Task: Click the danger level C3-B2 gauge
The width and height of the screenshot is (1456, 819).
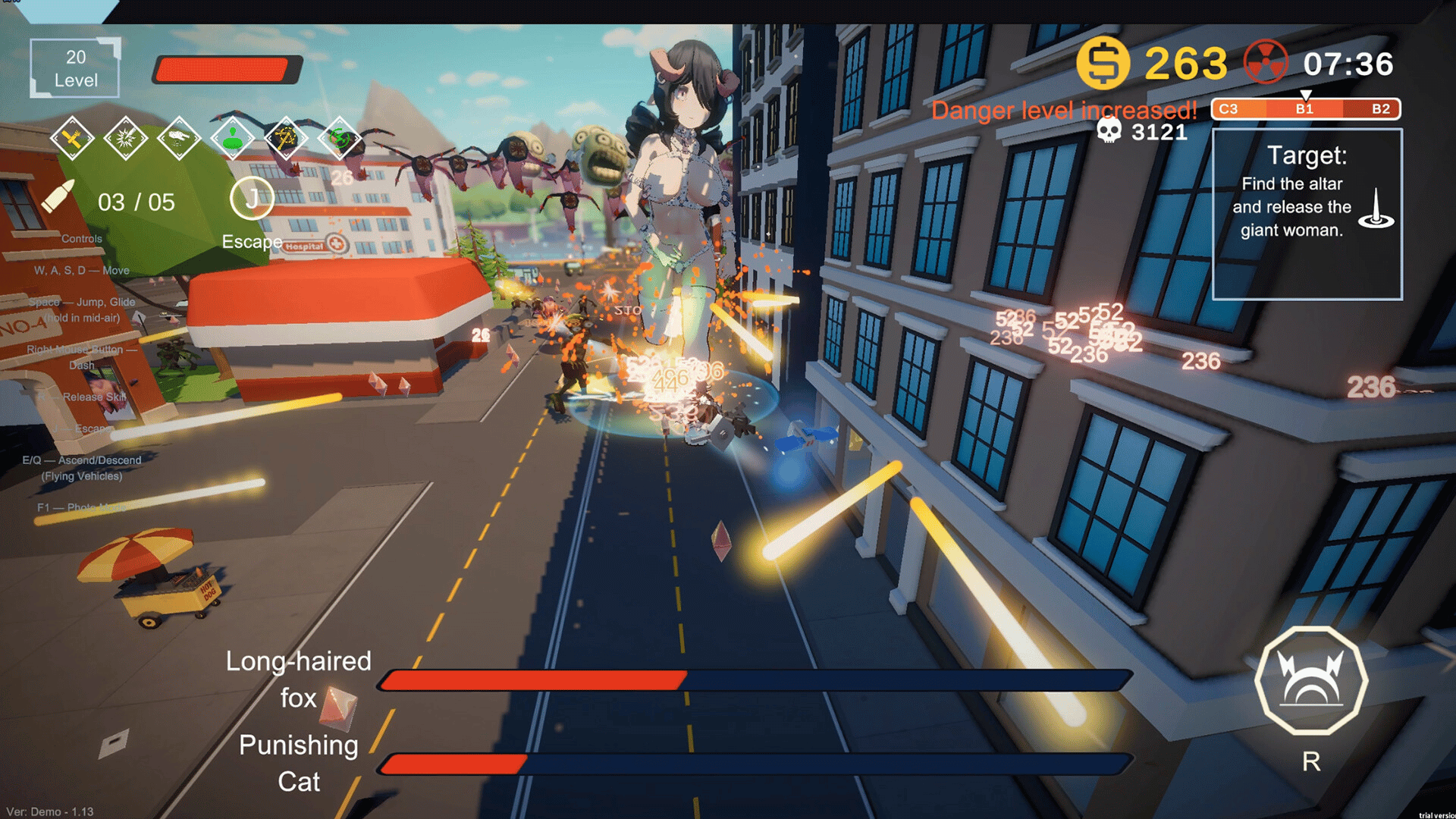Action: pos(1305,109)
